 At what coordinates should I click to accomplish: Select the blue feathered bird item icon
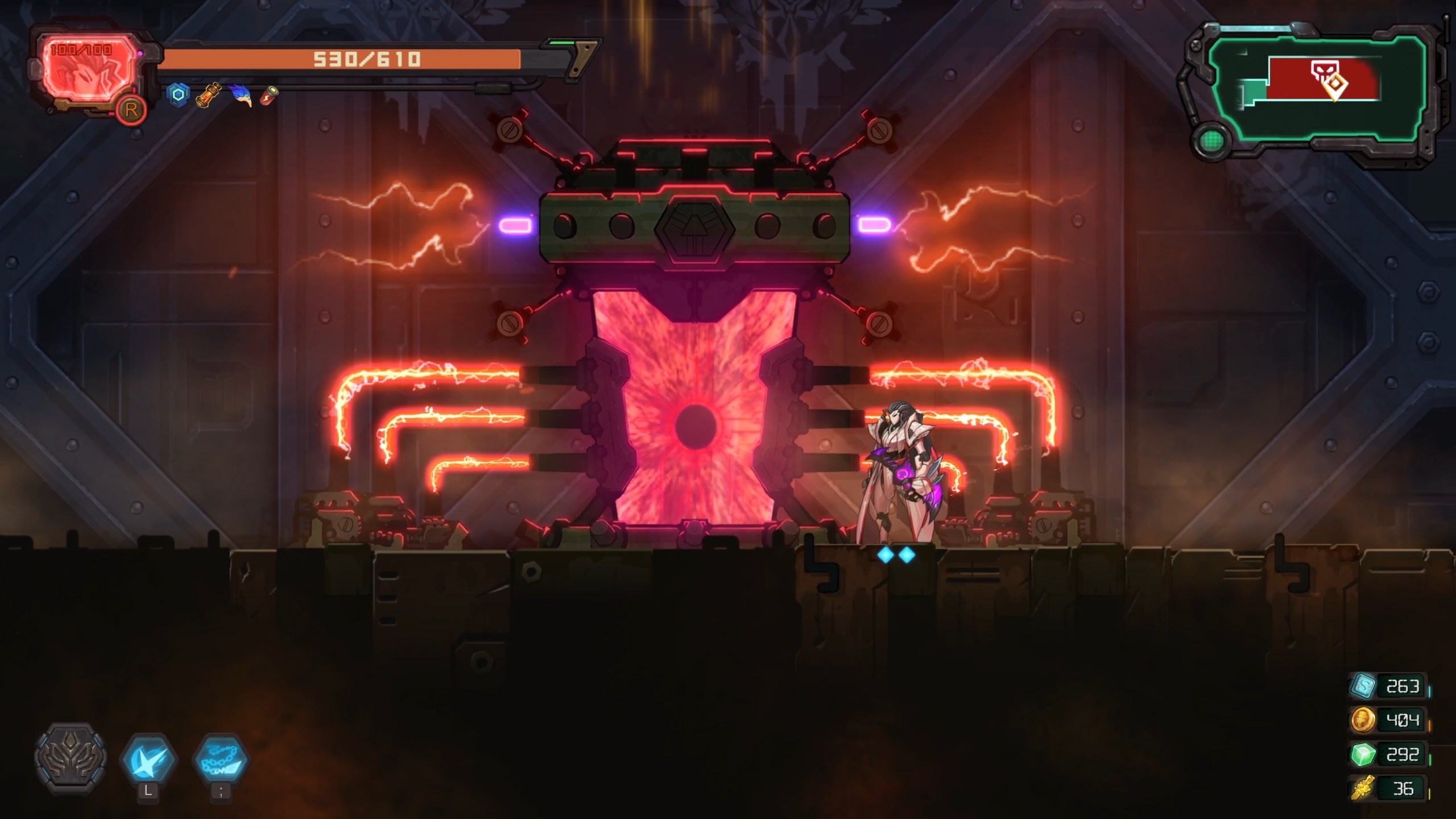(242, 94)
